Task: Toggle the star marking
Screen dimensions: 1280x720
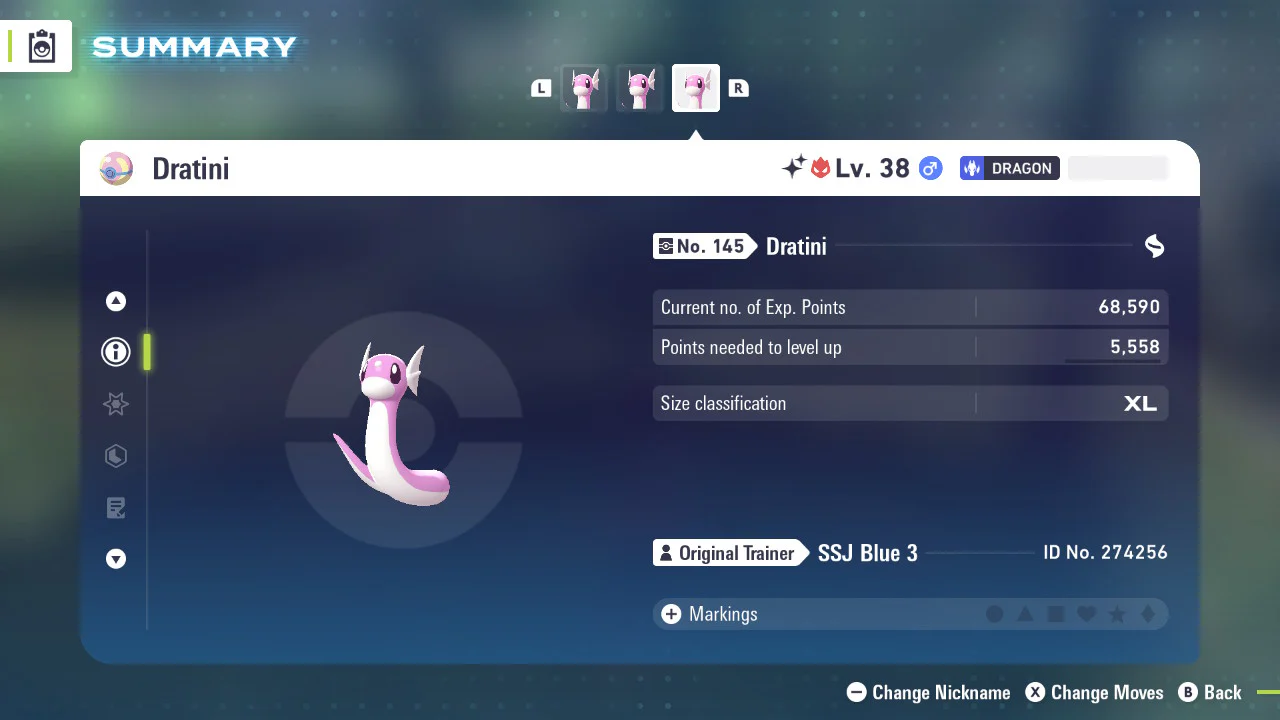Action: 1117,614
